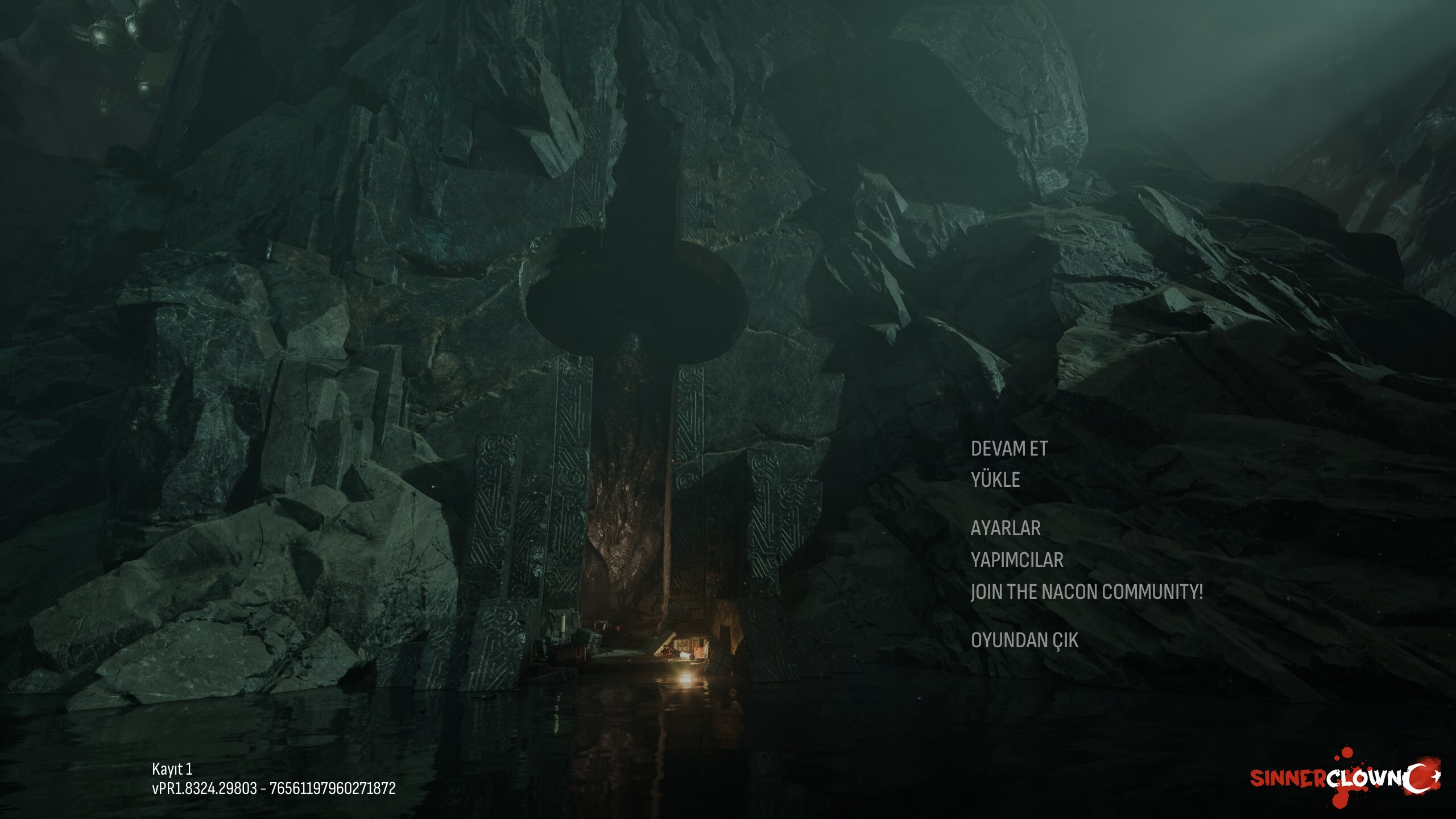View the Yapımcılar credits
This screenshot has height=819, width=1456.
click(1017, 560)
